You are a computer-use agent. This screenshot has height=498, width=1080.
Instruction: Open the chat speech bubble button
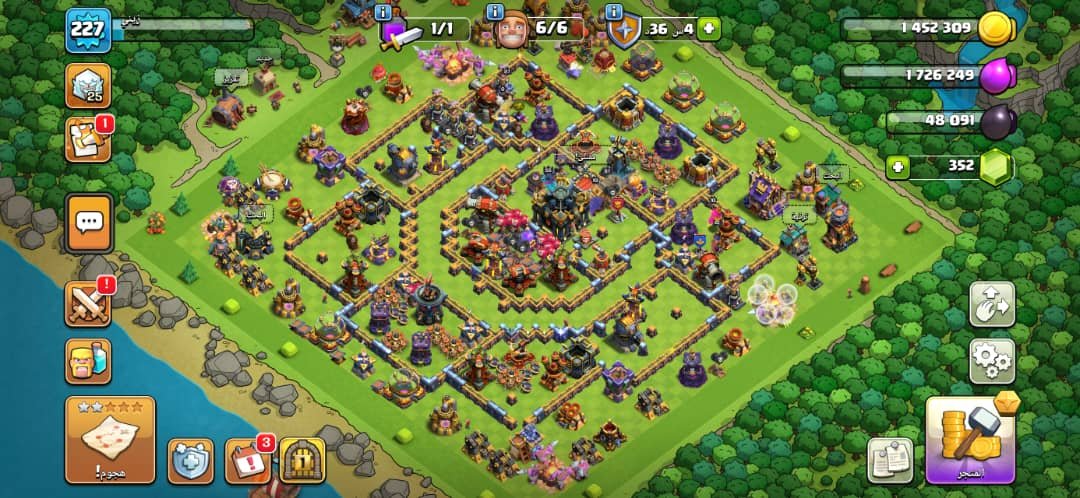(88, 223)
